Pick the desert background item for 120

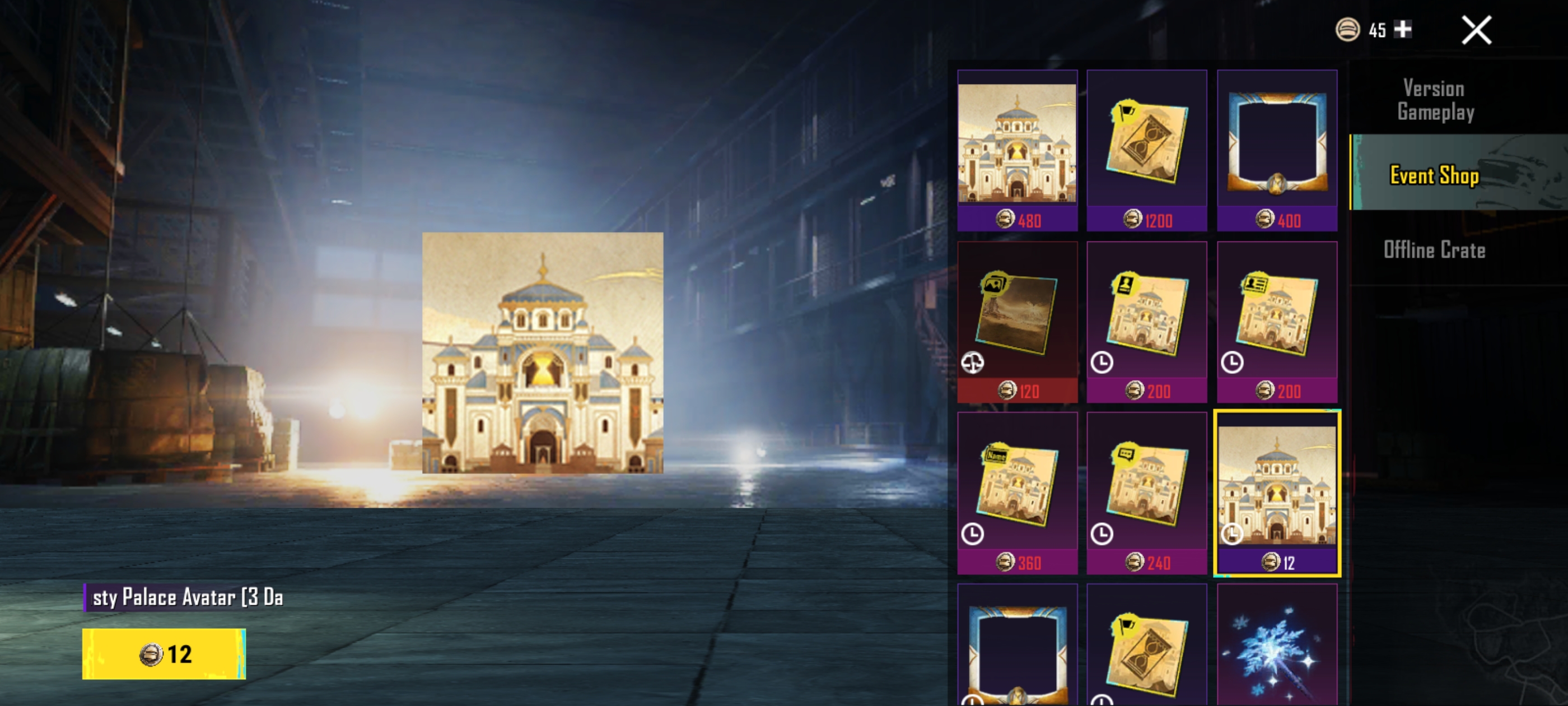tap(1017, 322)
